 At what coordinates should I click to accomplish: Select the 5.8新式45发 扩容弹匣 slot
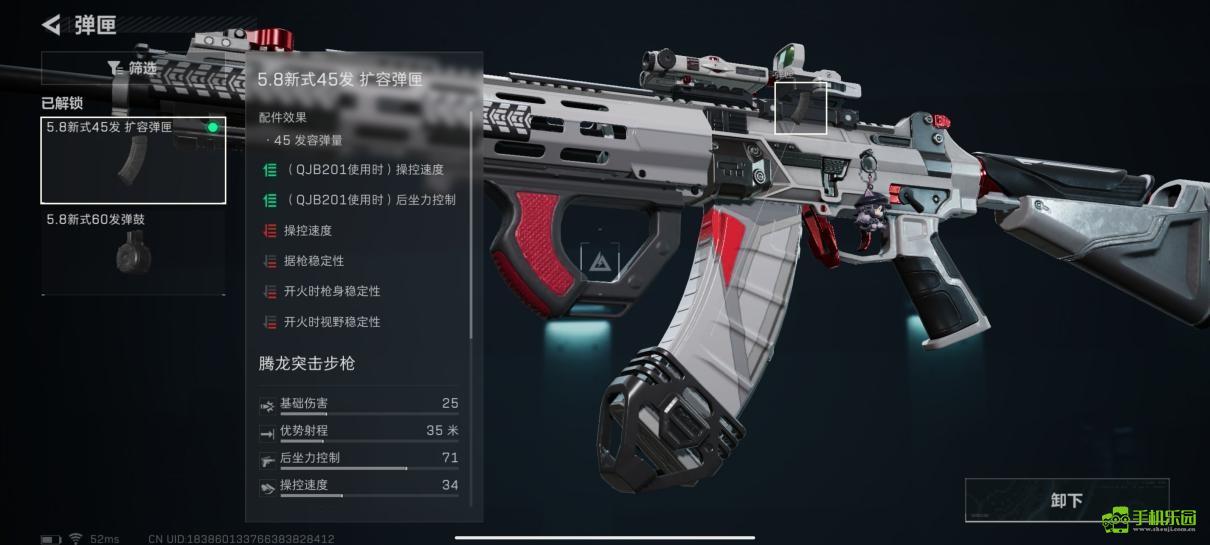click(x=133, y=160)
